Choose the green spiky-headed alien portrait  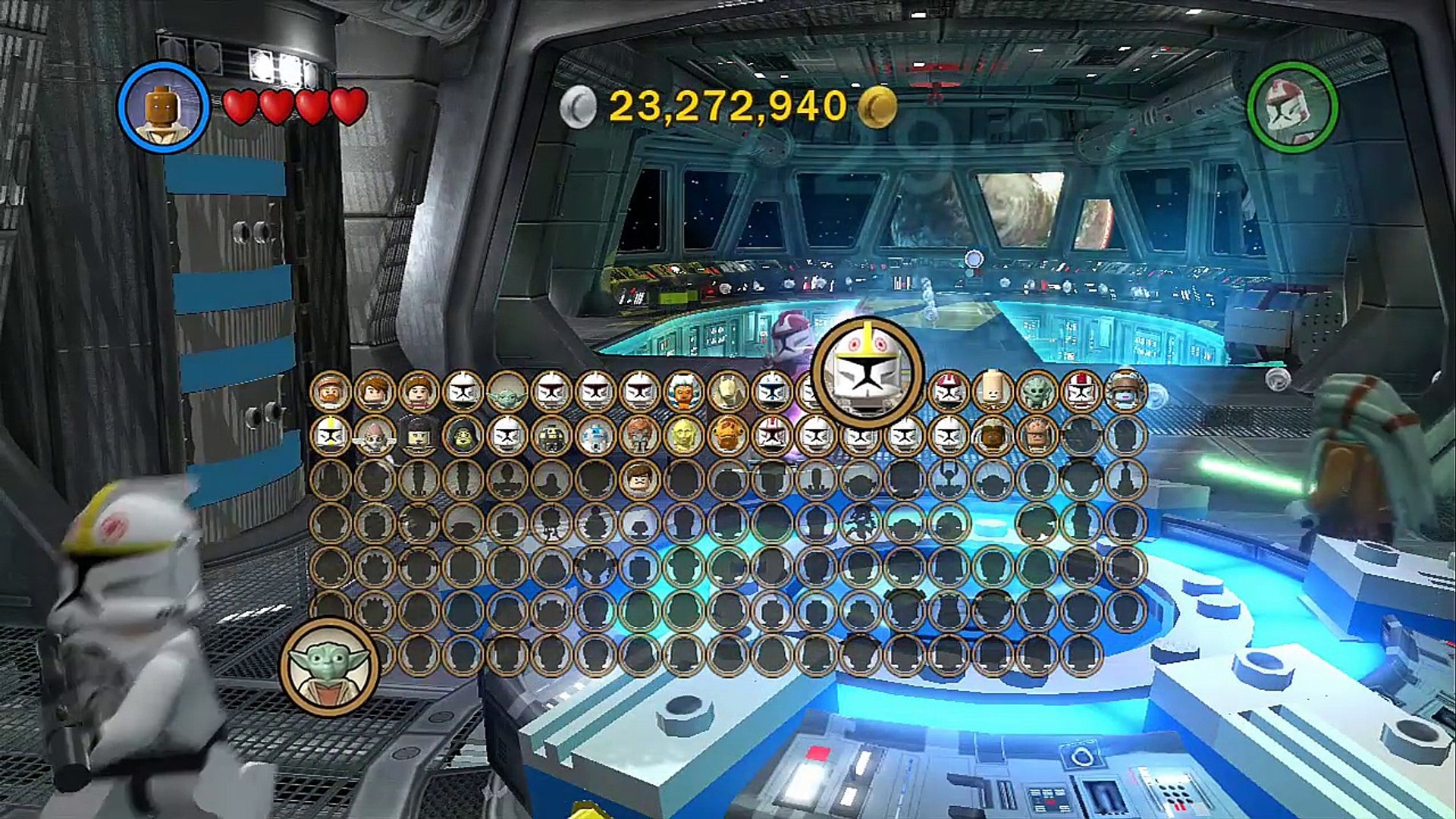tap(1037, 391)
